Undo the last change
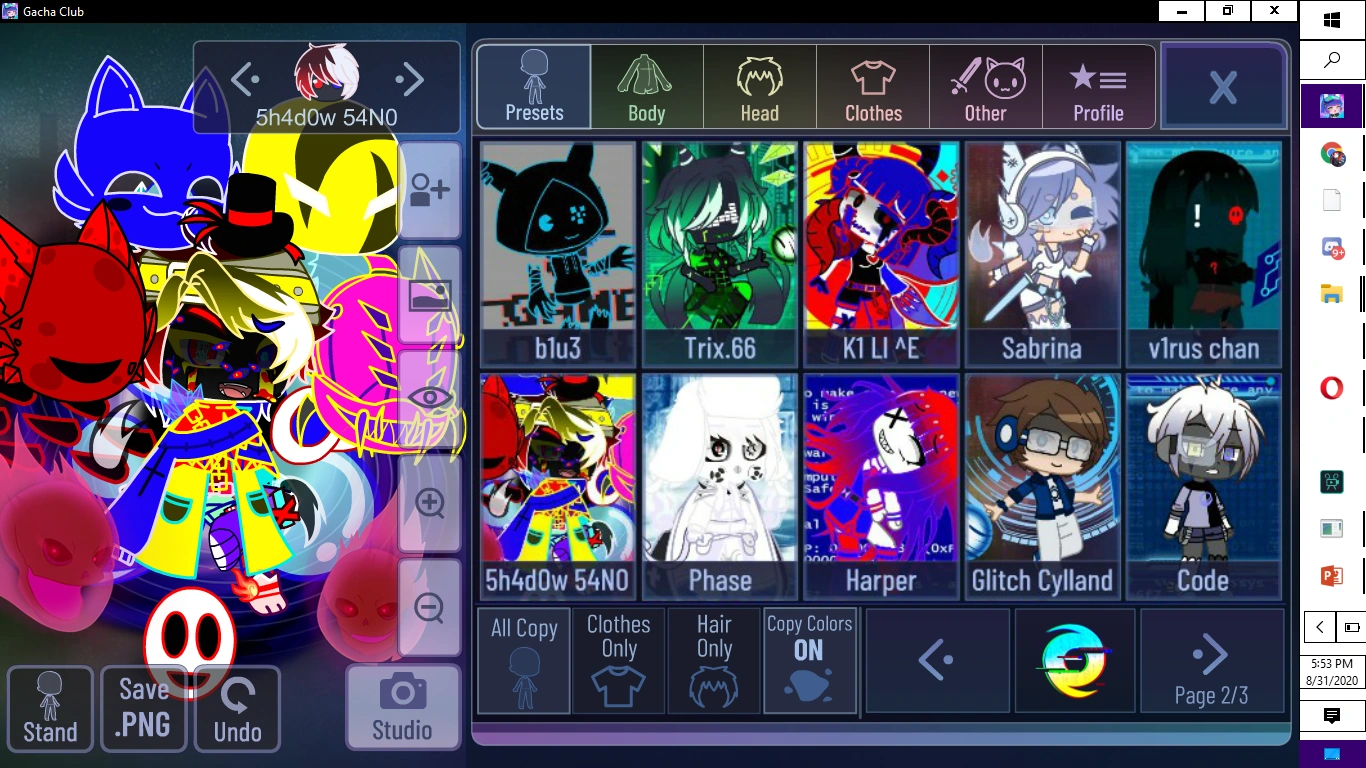 (237, 708)
